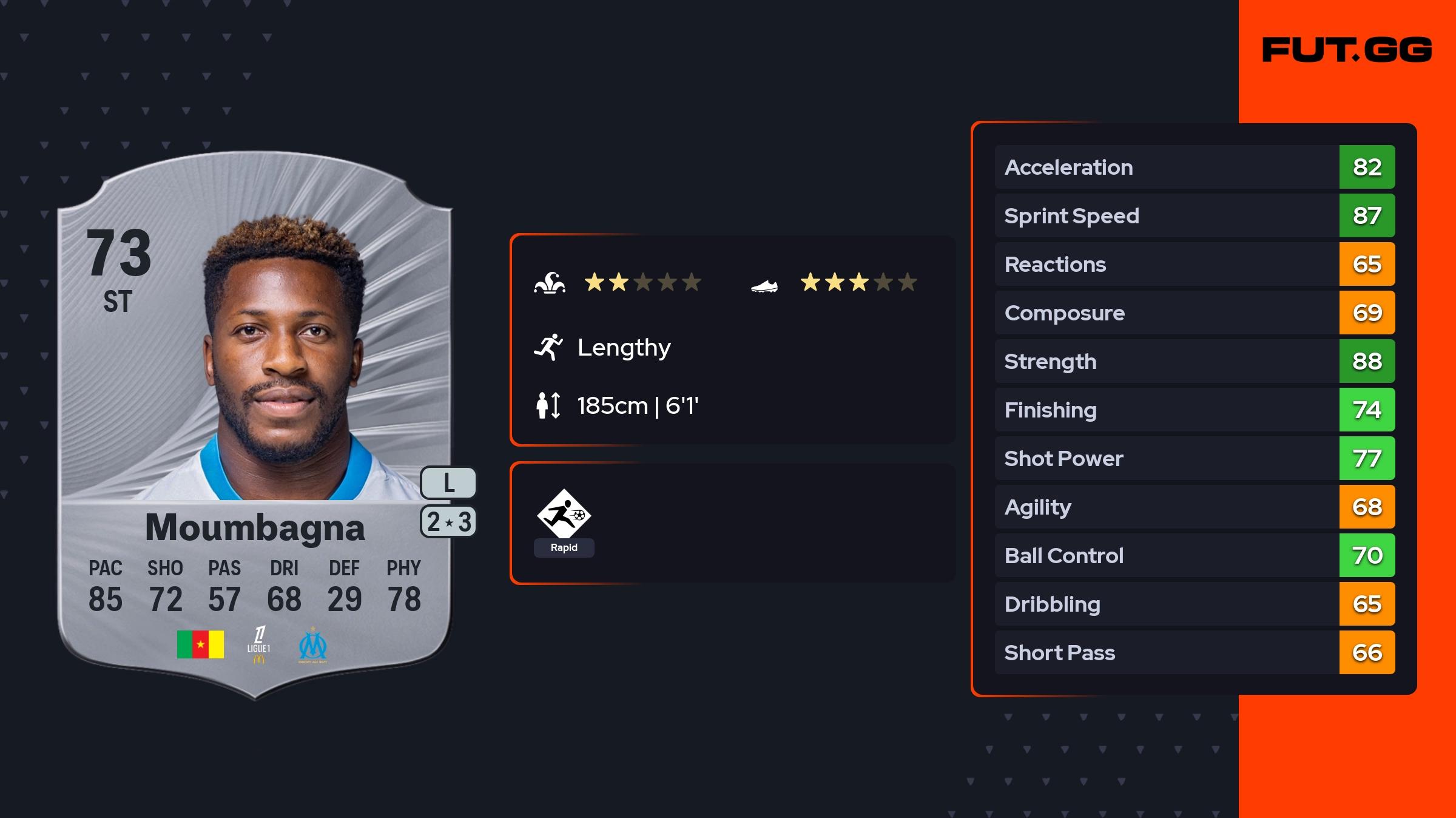Select the Moumbagna player card
The width and height of the screenshot is (1456, 818).
[255, 425]
